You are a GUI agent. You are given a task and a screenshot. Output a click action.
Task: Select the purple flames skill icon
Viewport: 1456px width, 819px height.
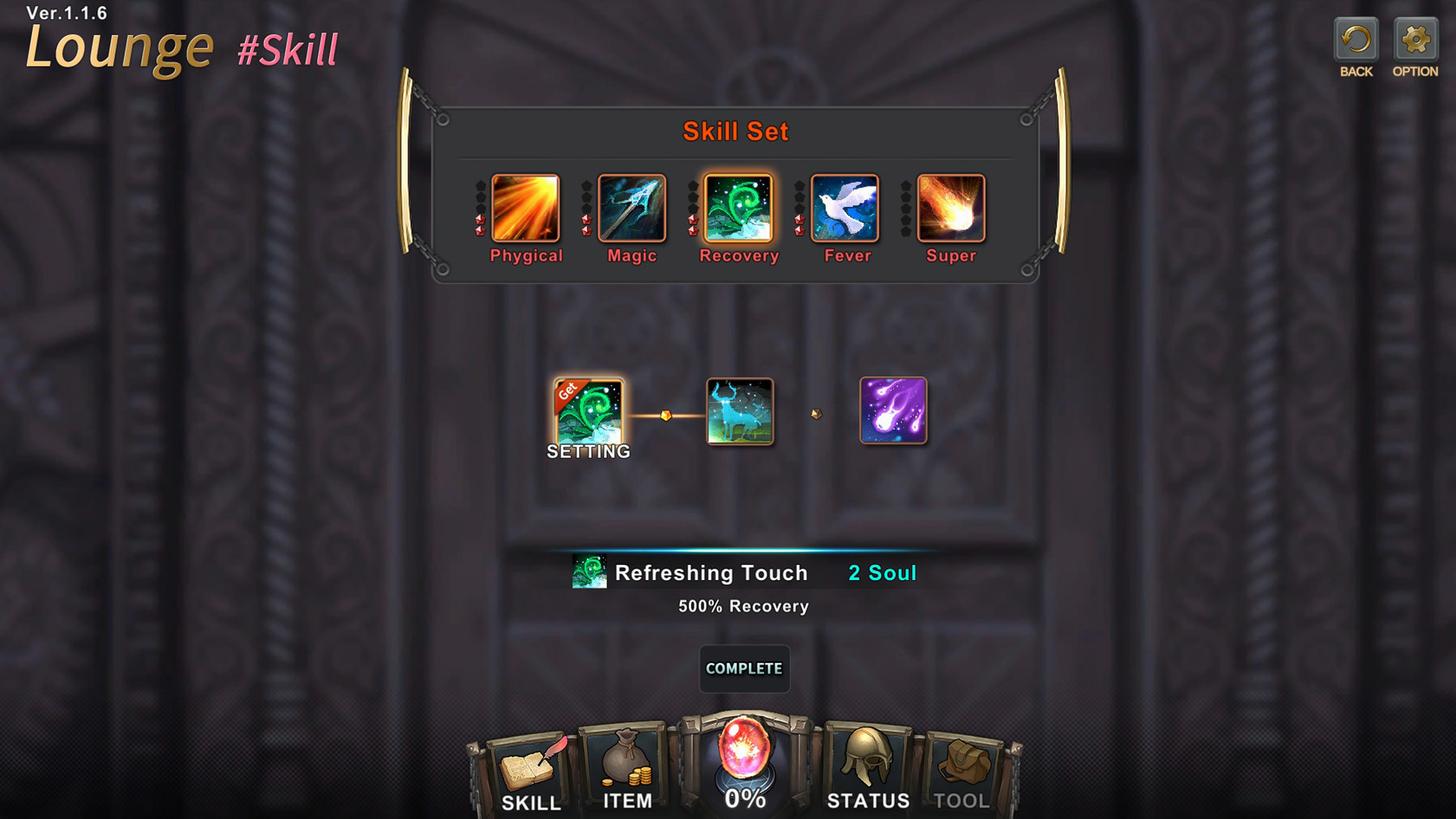click(893, 412)
